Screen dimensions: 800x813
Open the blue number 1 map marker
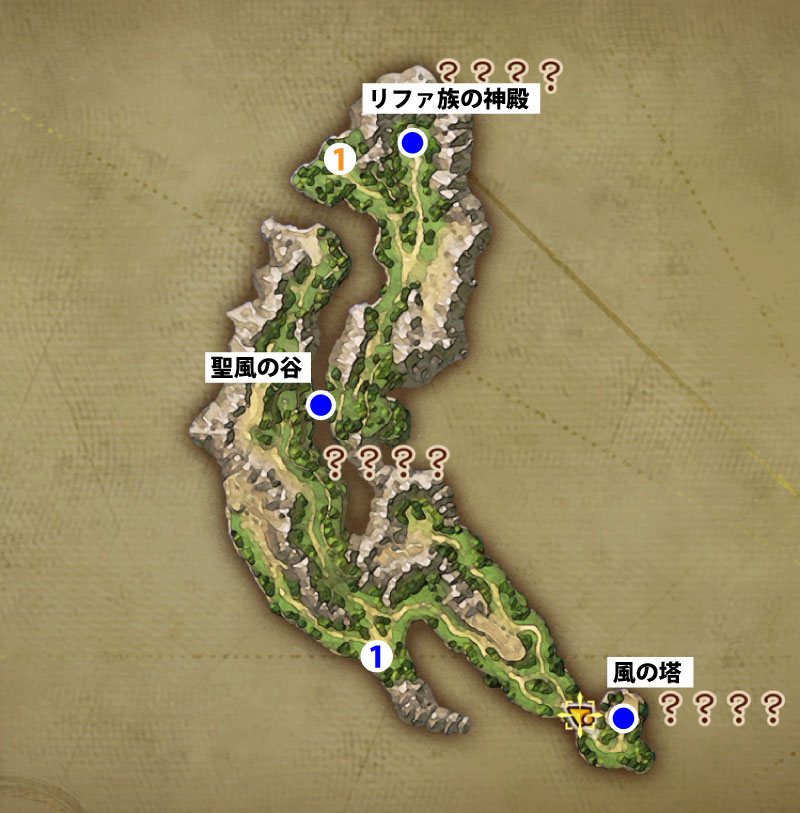[374, 656]
